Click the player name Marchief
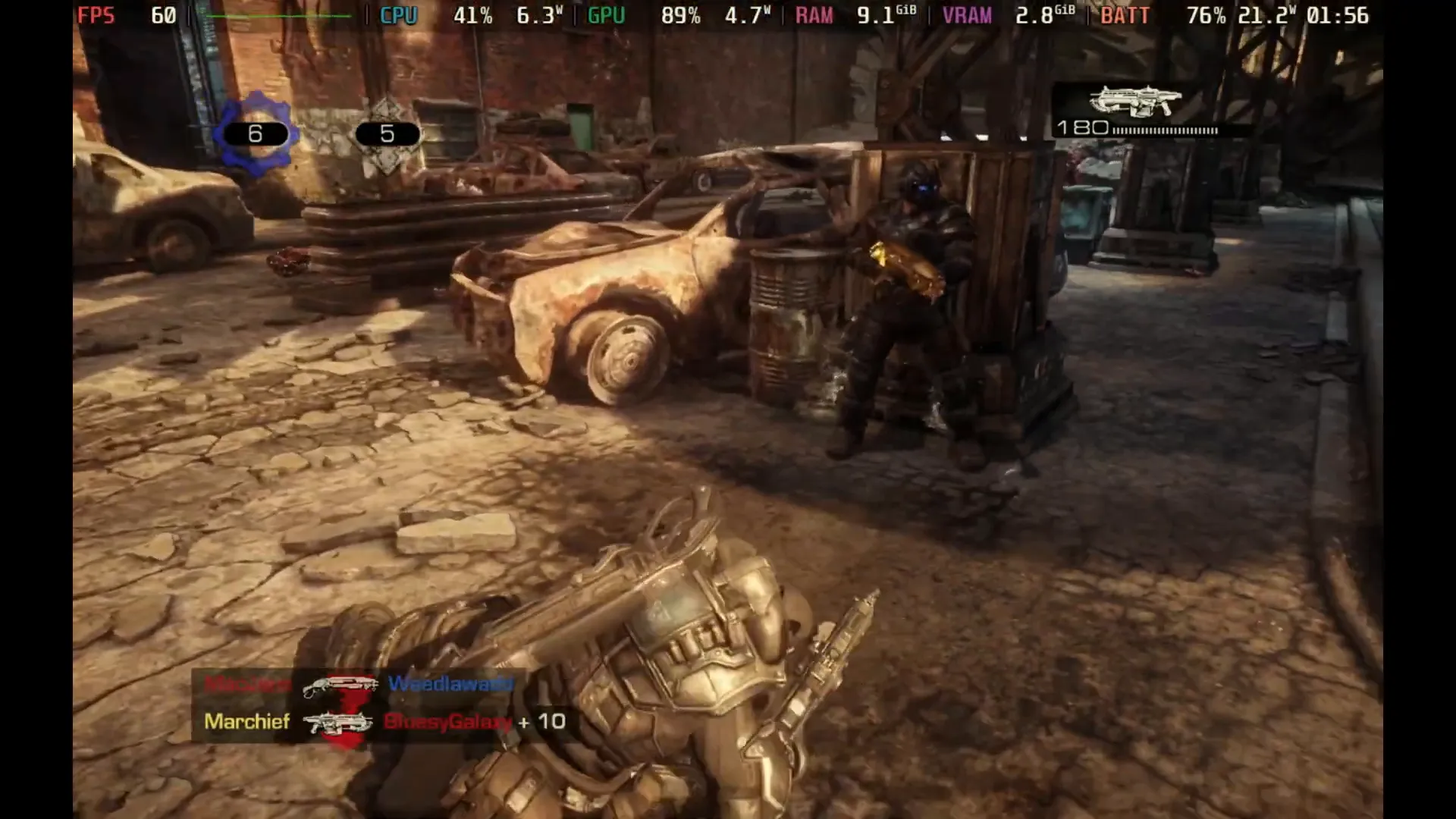The width and height of the screenshot is (1456, 819). (x=246, y=722)
